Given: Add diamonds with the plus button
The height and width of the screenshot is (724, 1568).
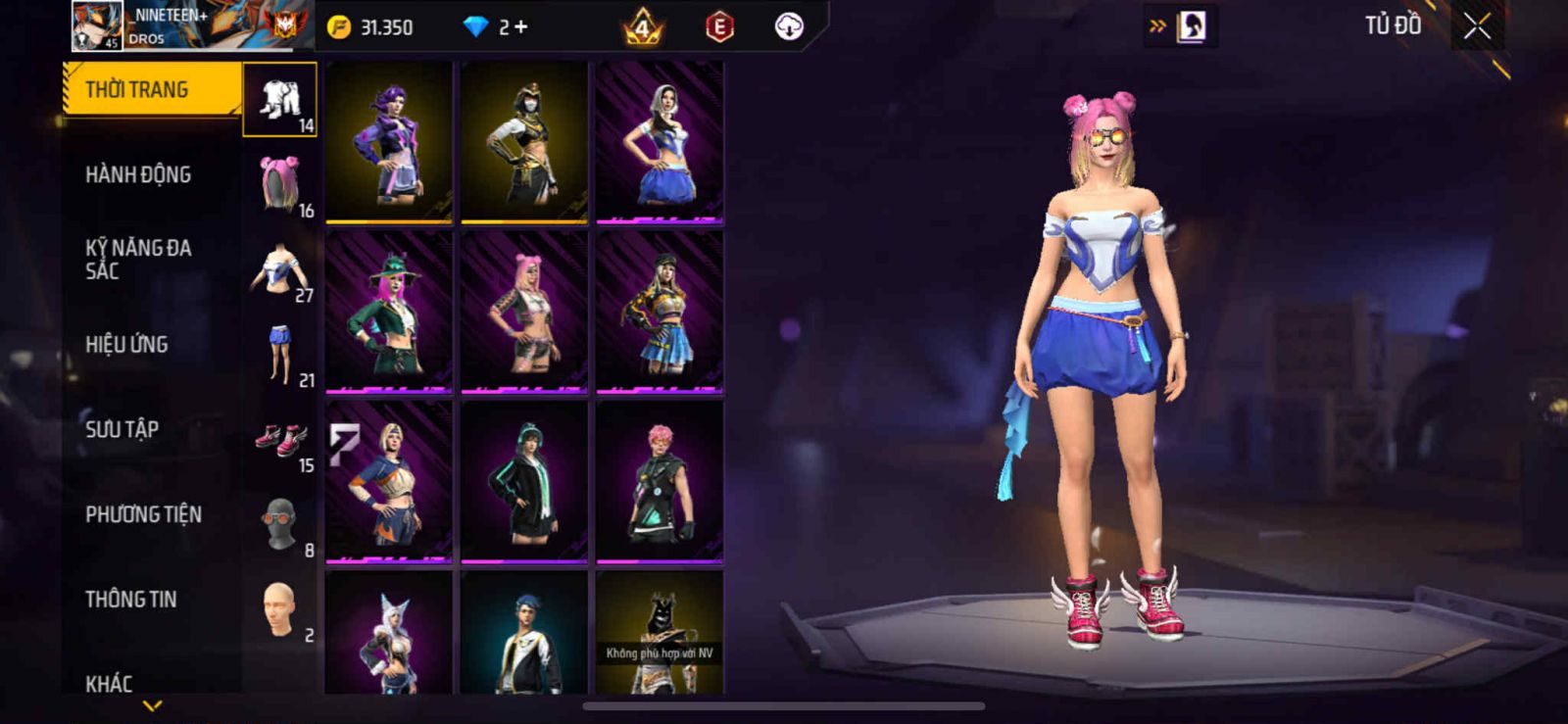Looking at the screenshot, I should (x=520, y=27).
